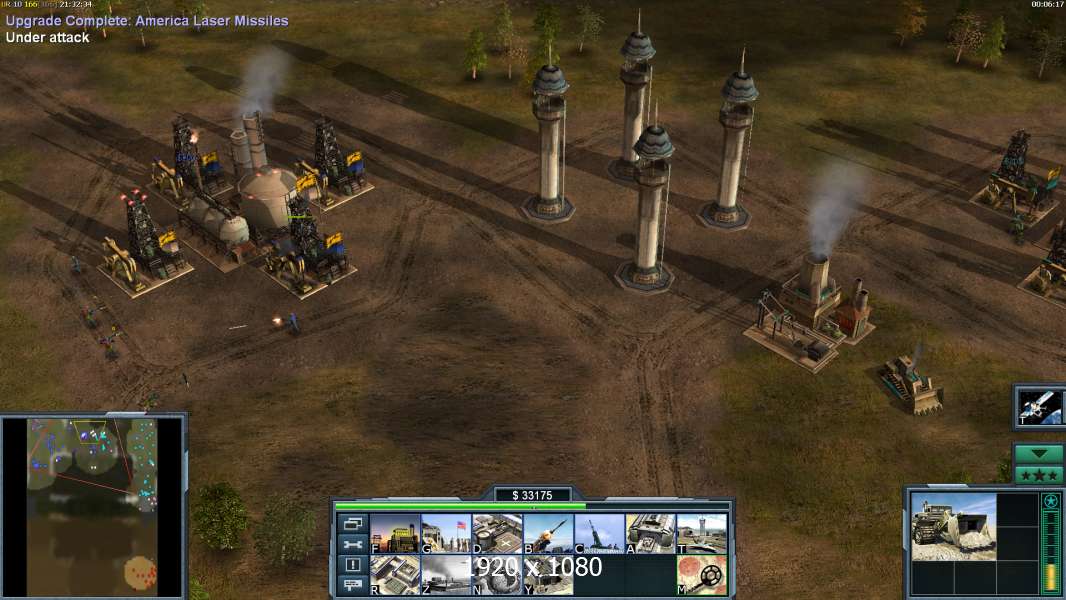Screen dimensions: 1066x600
Task: Select the Supply Drop Zone icon (Z)
Action: coord(446,574)
